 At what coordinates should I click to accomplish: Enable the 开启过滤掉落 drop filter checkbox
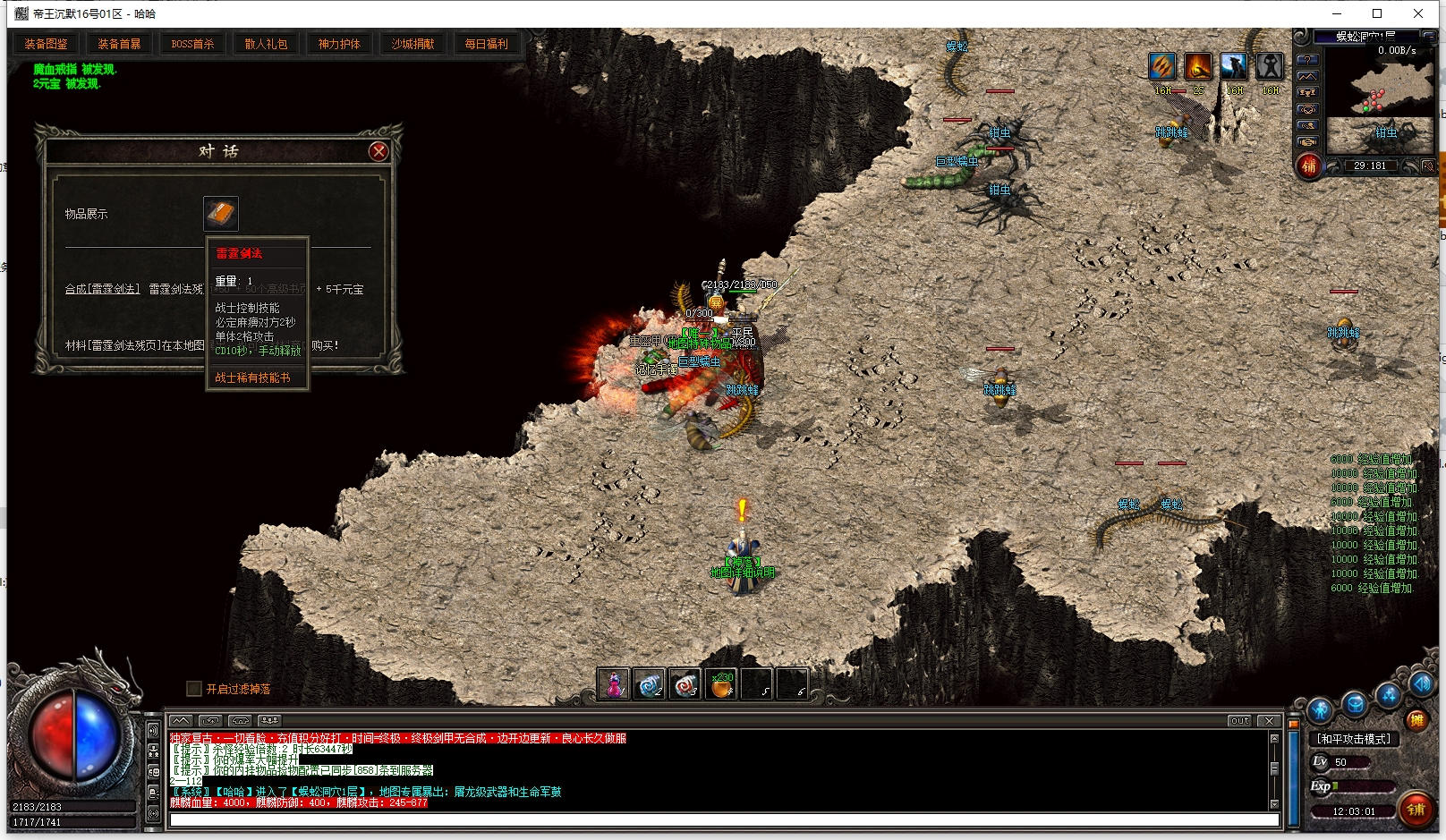[x=194, y=689]
